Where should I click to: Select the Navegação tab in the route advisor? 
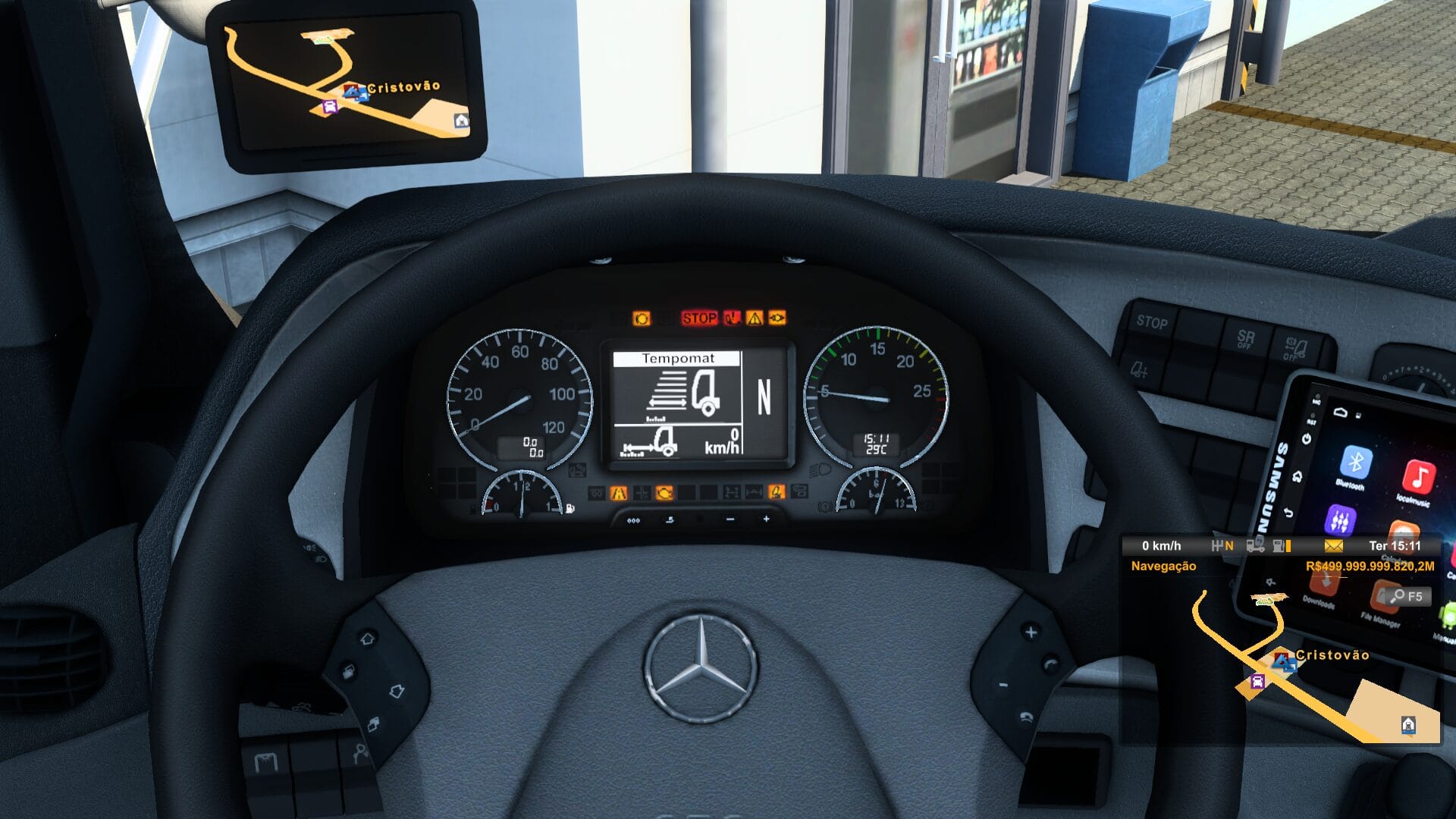[1163, 566]
